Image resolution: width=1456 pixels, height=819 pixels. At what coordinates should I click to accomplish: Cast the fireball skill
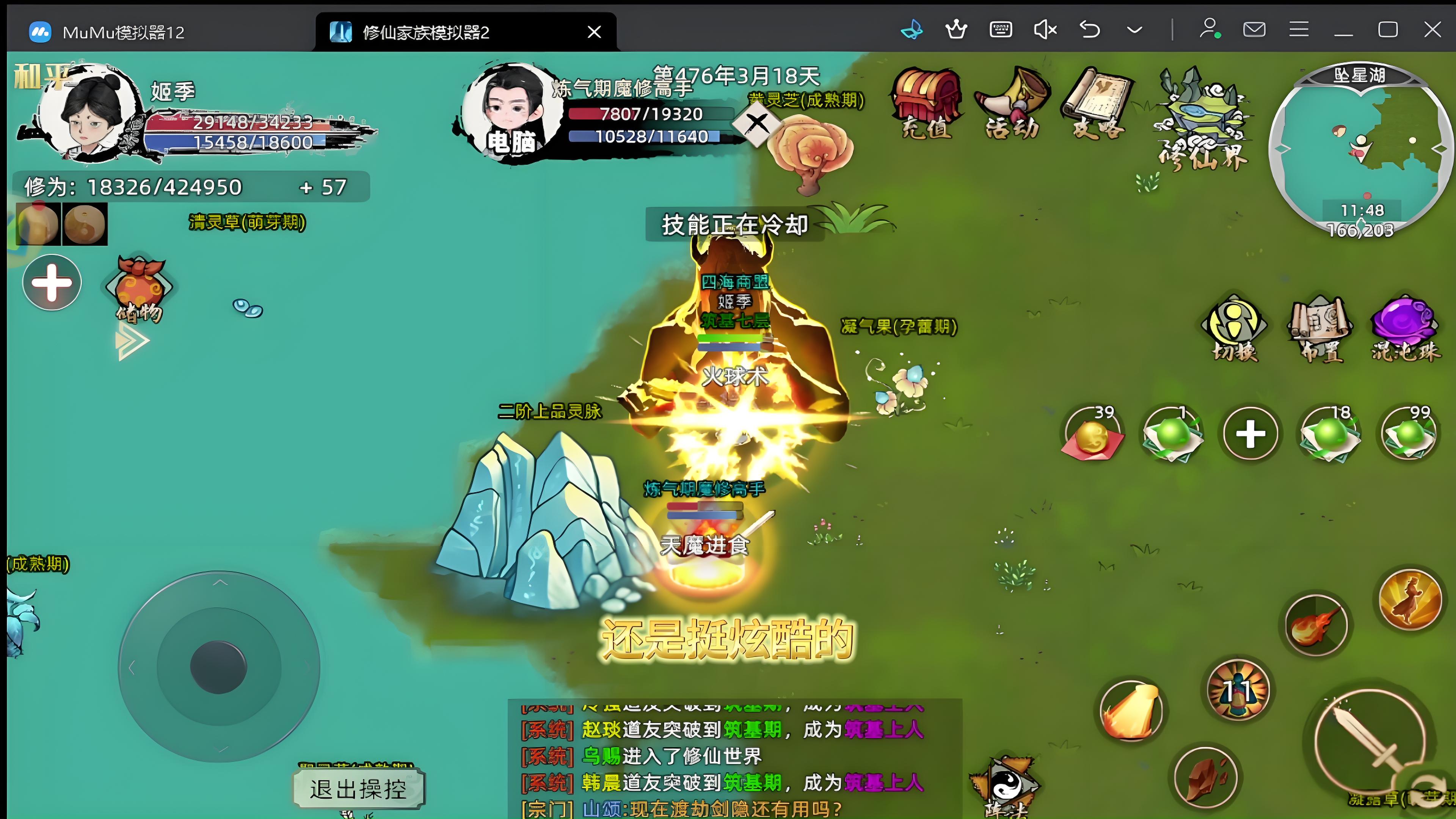pos(1316,625)
